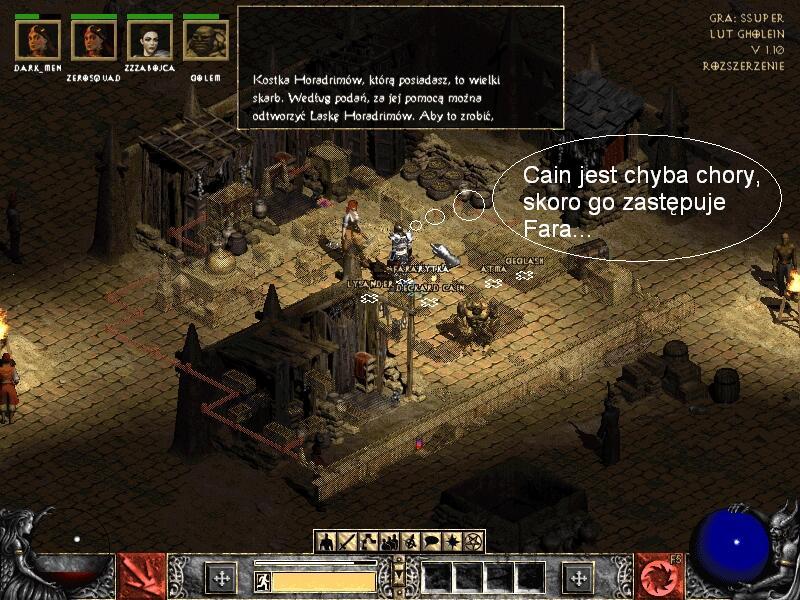Open the chat speech bubble icon
The image size is (800, 600).
click(x=431, y=542)
